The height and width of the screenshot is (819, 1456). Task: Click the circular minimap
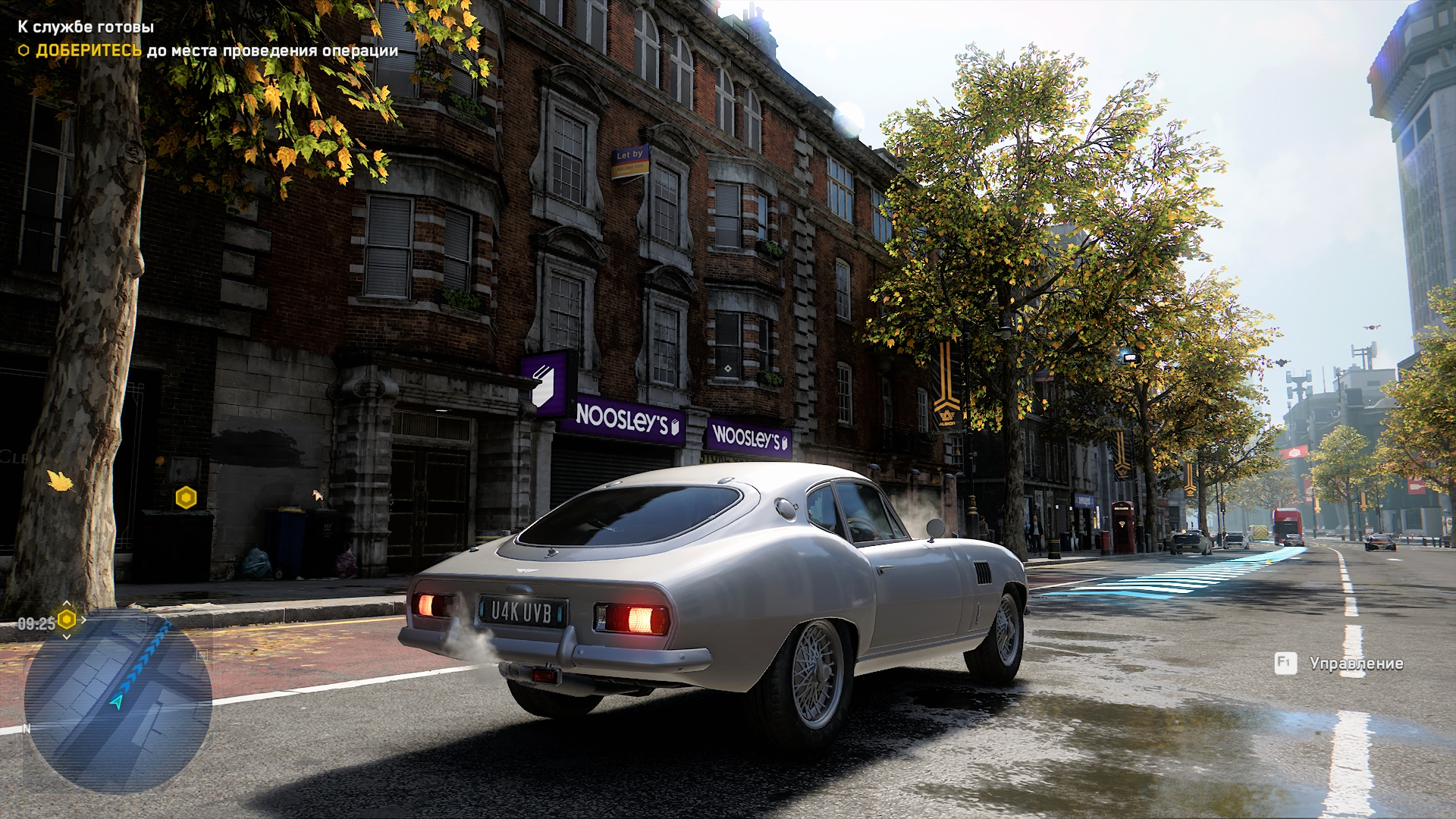pyautogui.click(x=118, y=701)
